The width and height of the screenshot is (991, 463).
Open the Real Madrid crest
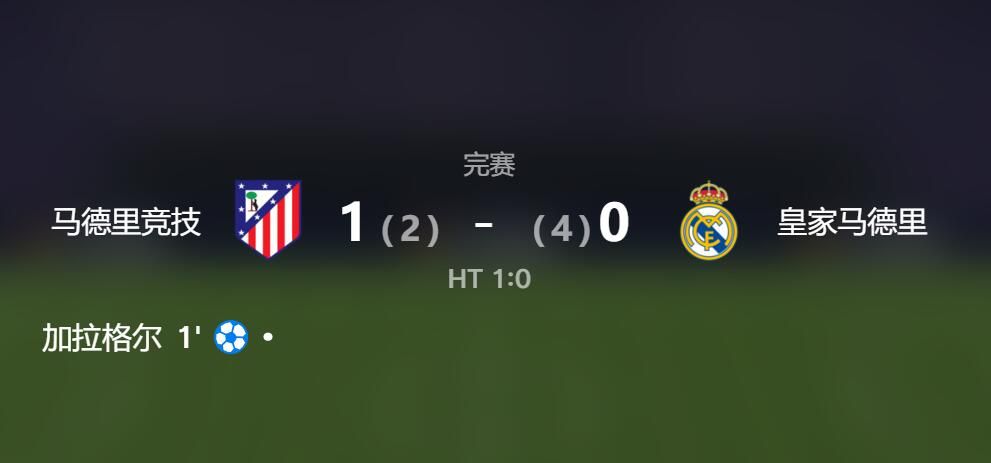pos(708,221)
